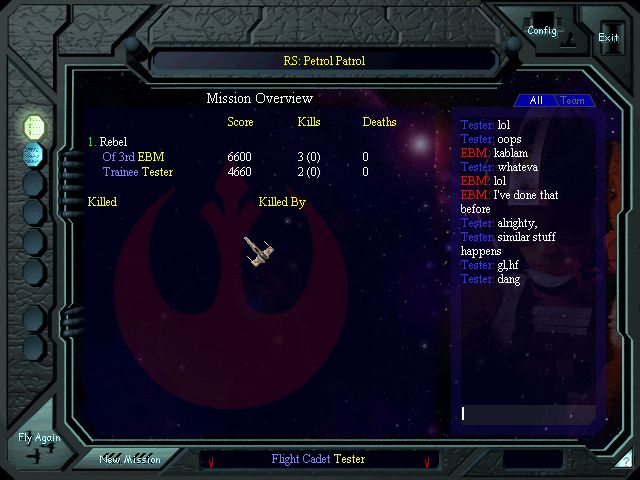640x480 pixels.
Task: Select player row Of 3rd EBM
Action: point(133,157)
